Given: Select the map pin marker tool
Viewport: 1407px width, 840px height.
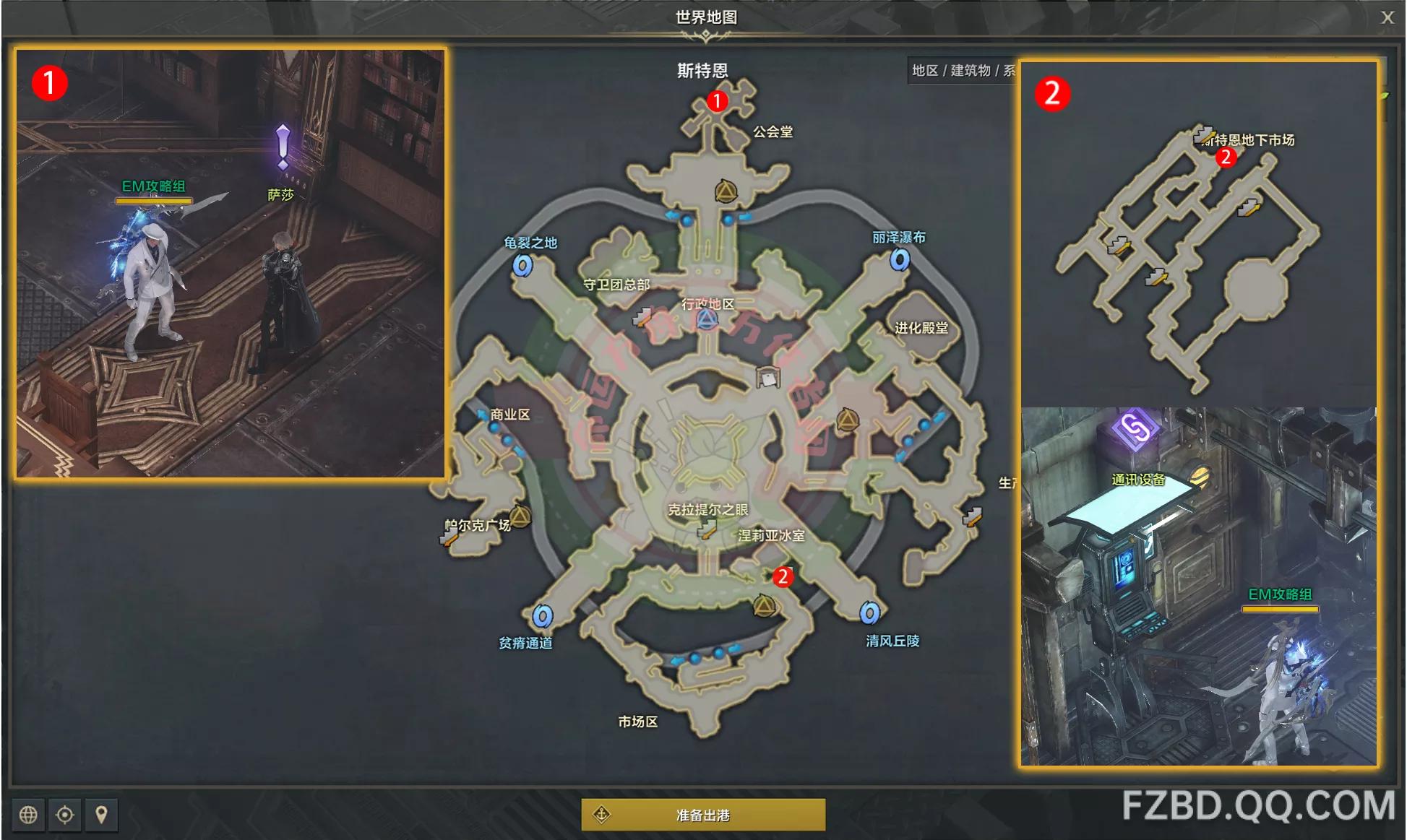Looking at the screenshot, I should tap(102, 815).
